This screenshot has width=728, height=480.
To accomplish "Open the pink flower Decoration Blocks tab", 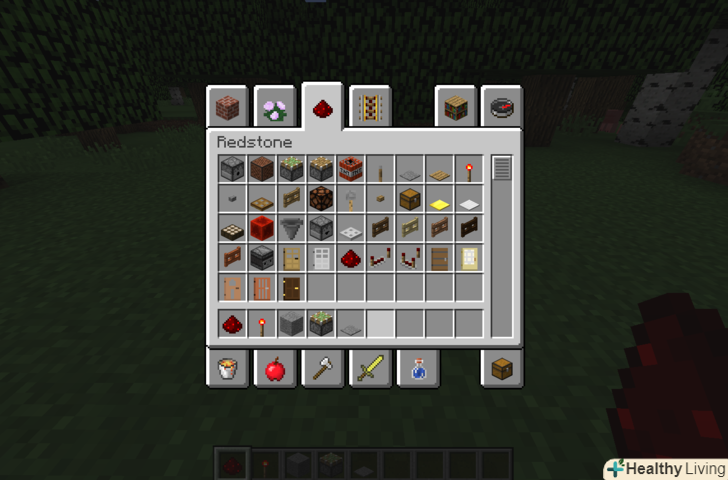I will click(273, 106).
